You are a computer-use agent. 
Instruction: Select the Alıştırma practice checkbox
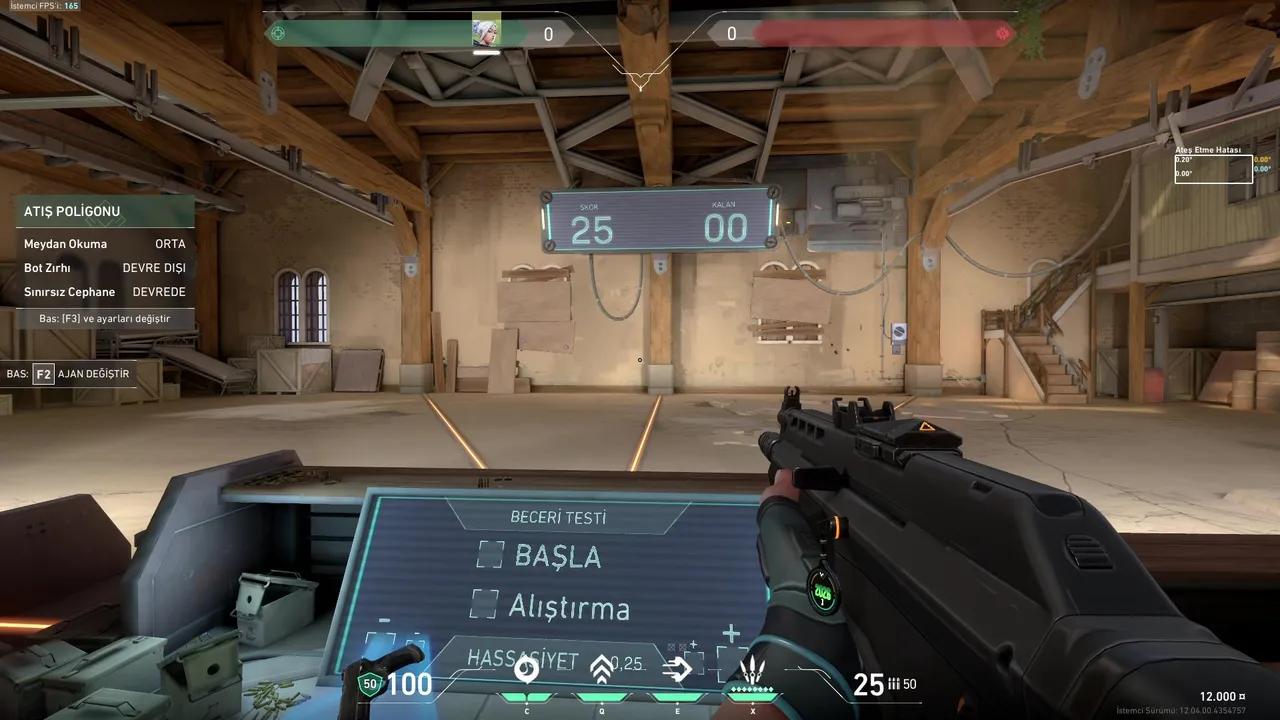pyautogui.click(x=484, y=603)
